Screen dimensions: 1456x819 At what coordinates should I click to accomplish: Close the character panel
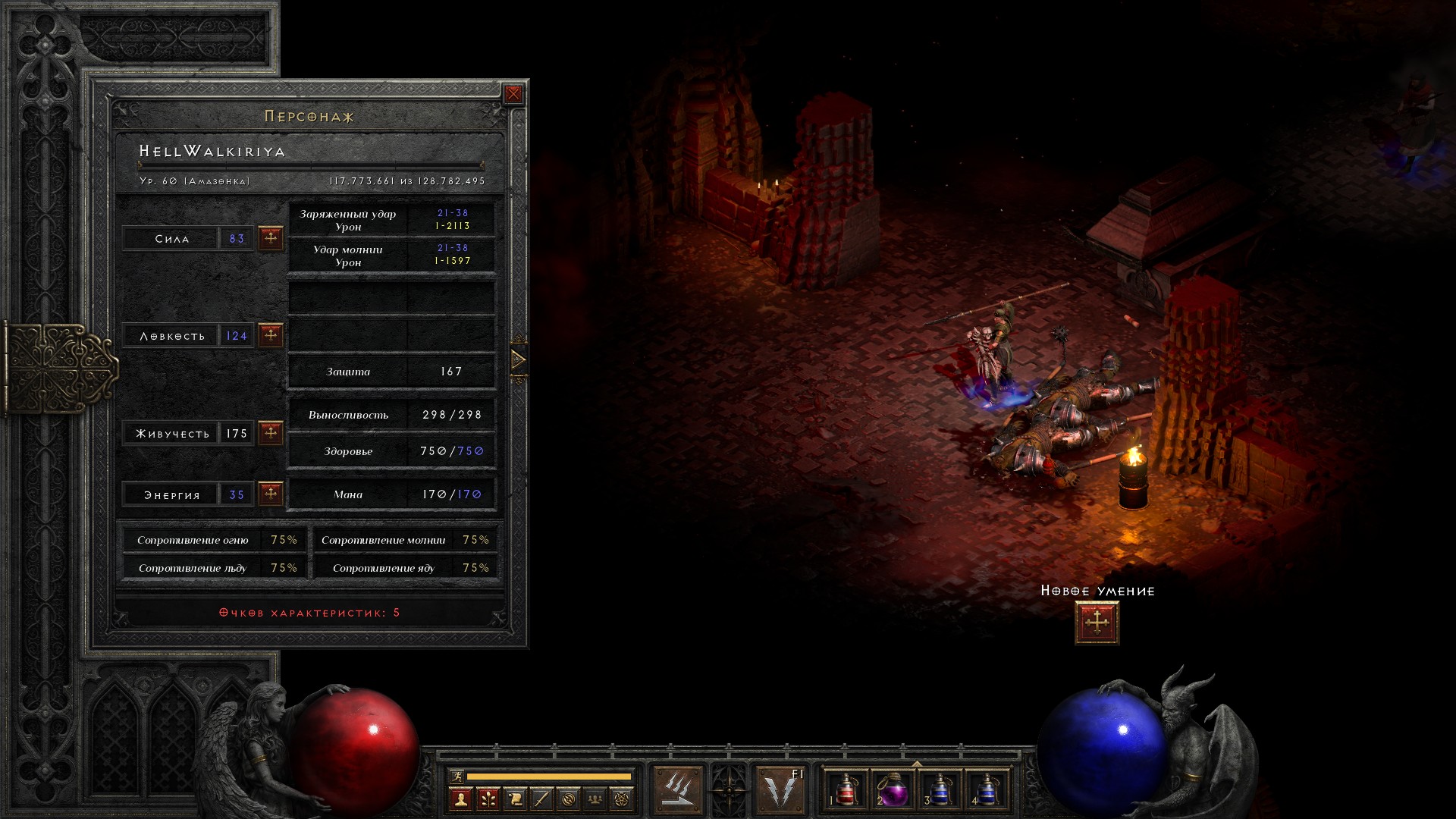[x=513, y=94]
